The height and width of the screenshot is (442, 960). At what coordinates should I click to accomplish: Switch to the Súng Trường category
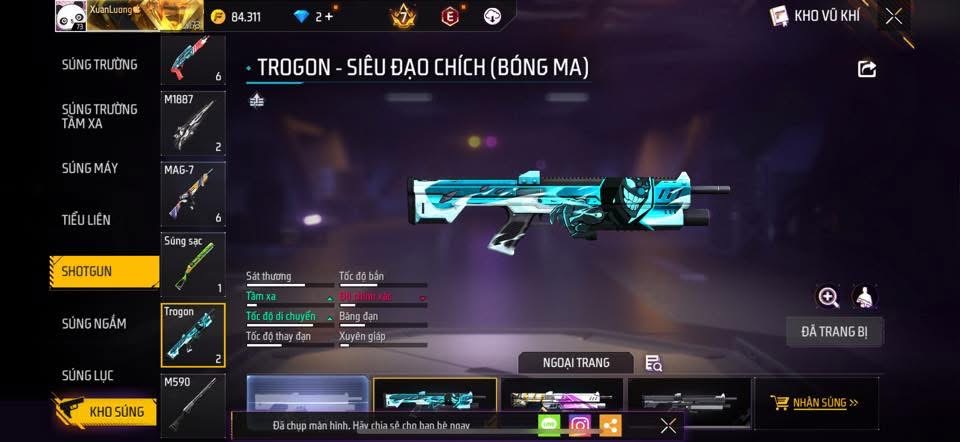click(x=99, y=65)
